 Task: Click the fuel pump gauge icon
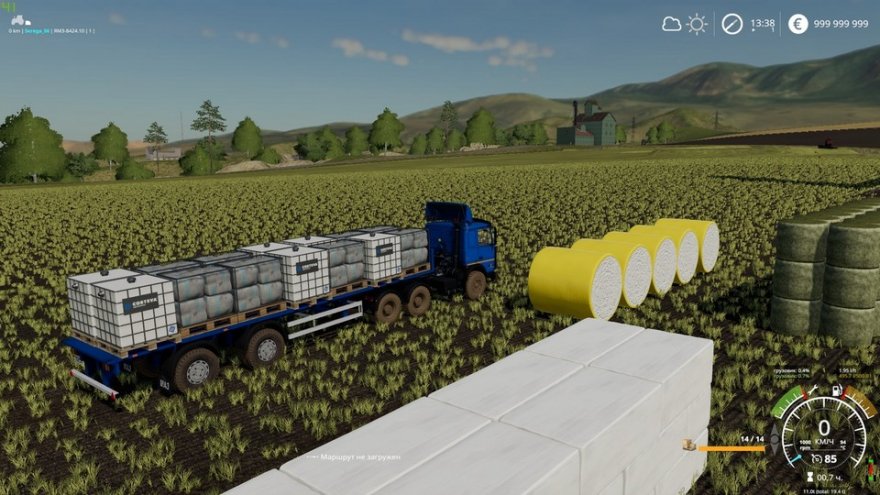pos(836,389)
